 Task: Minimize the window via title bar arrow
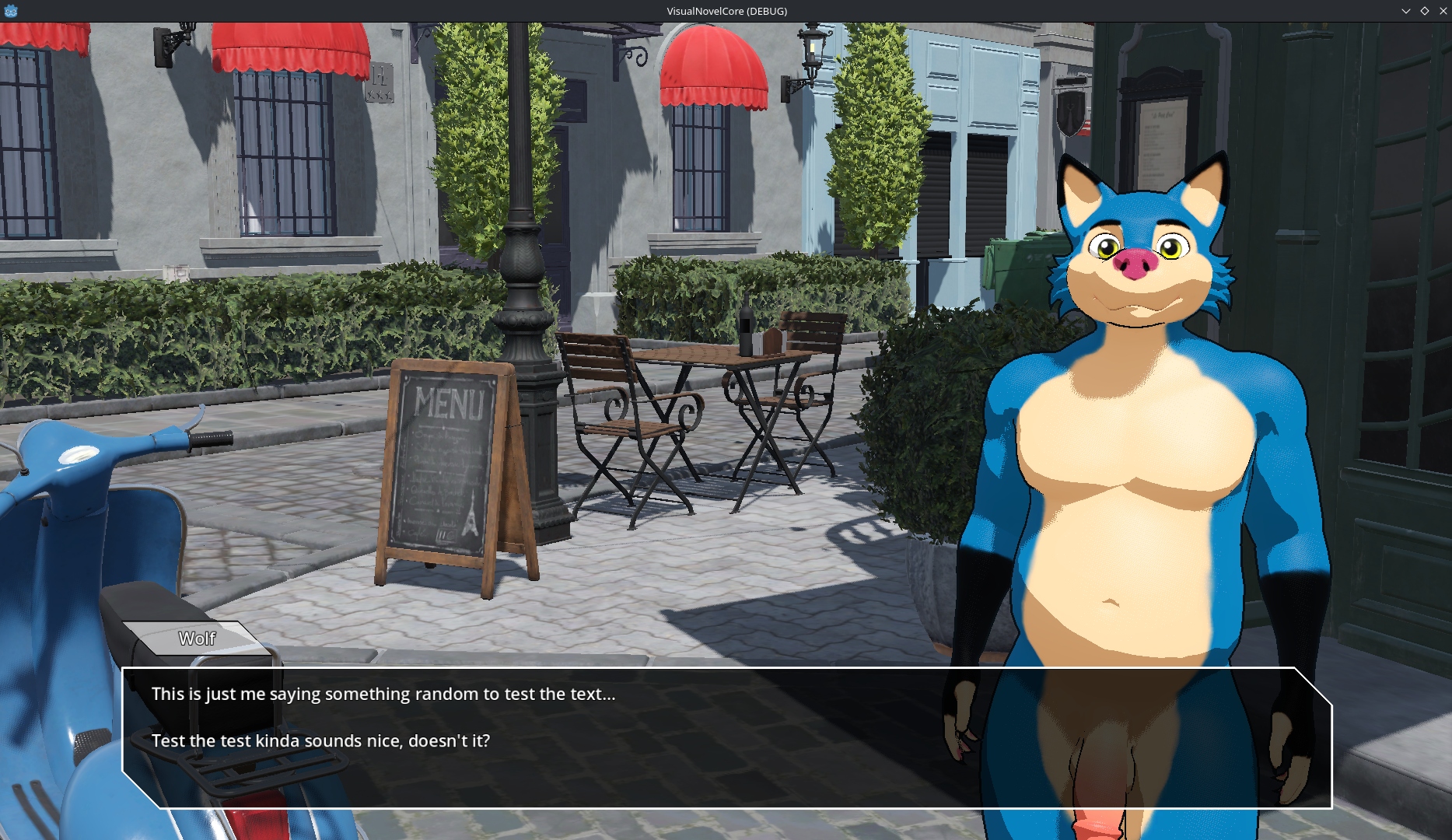[1405, 11]
